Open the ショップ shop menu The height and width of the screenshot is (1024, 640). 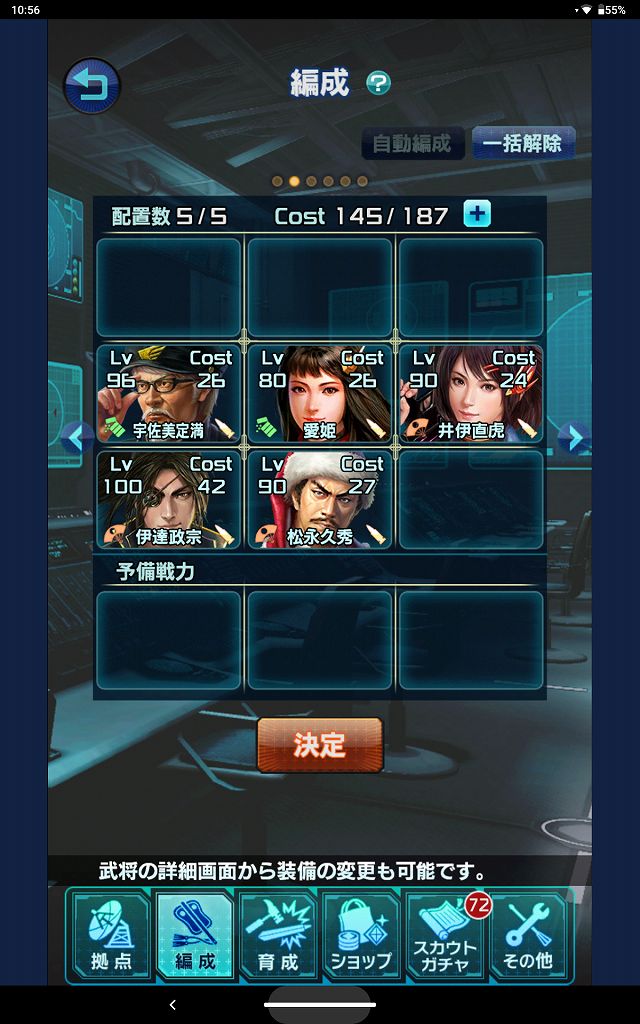pos(362,934)
